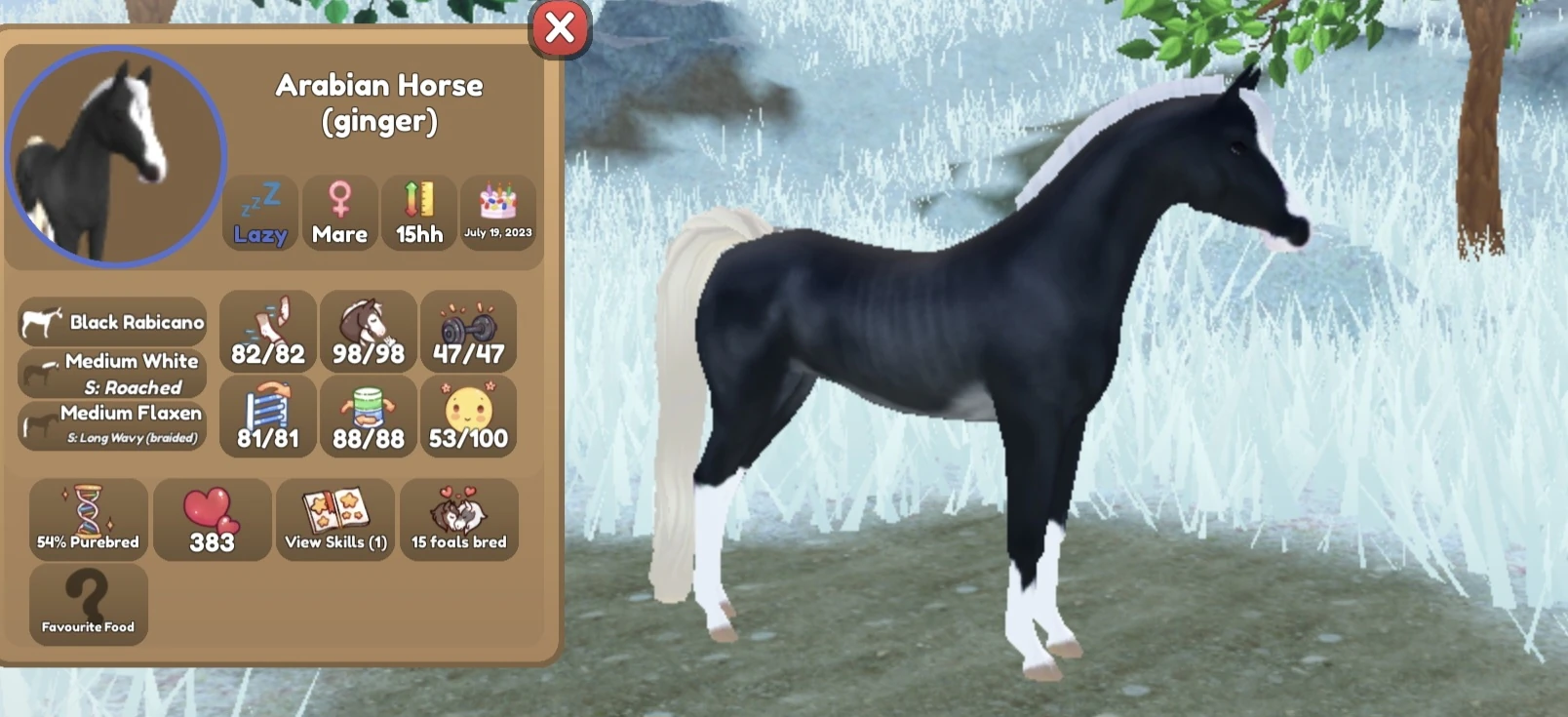
Task: Open the Medium White roached mane entry
Action: 112,374
